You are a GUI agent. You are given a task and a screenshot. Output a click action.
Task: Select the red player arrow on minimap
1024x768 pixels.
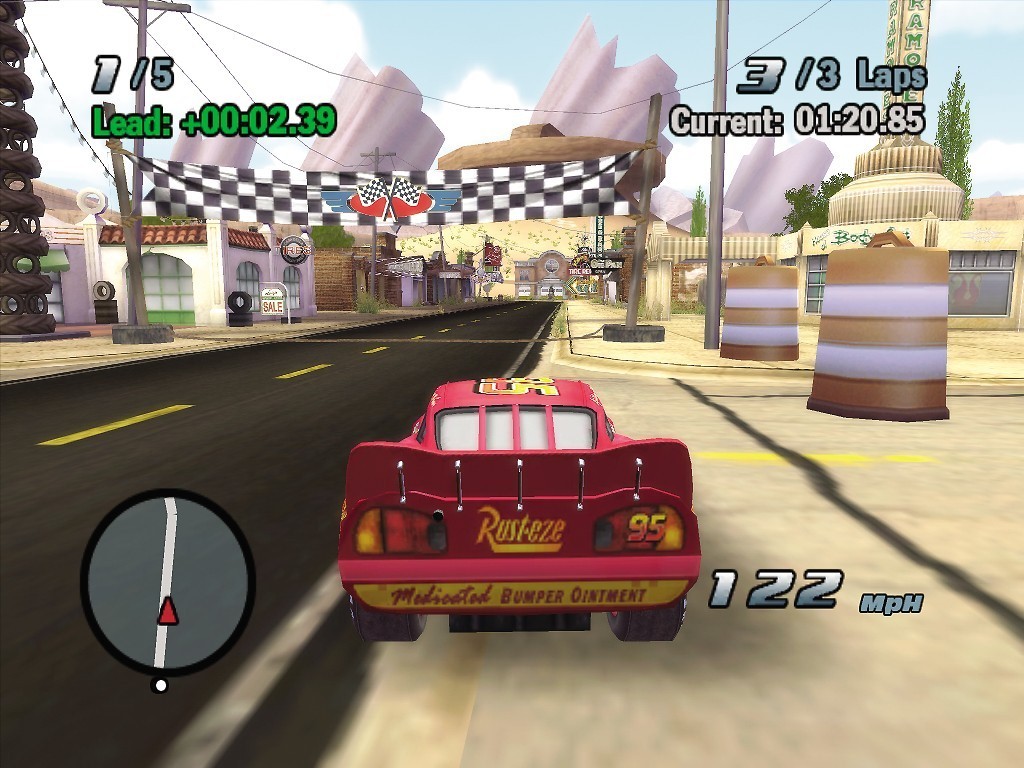point(168,610)
